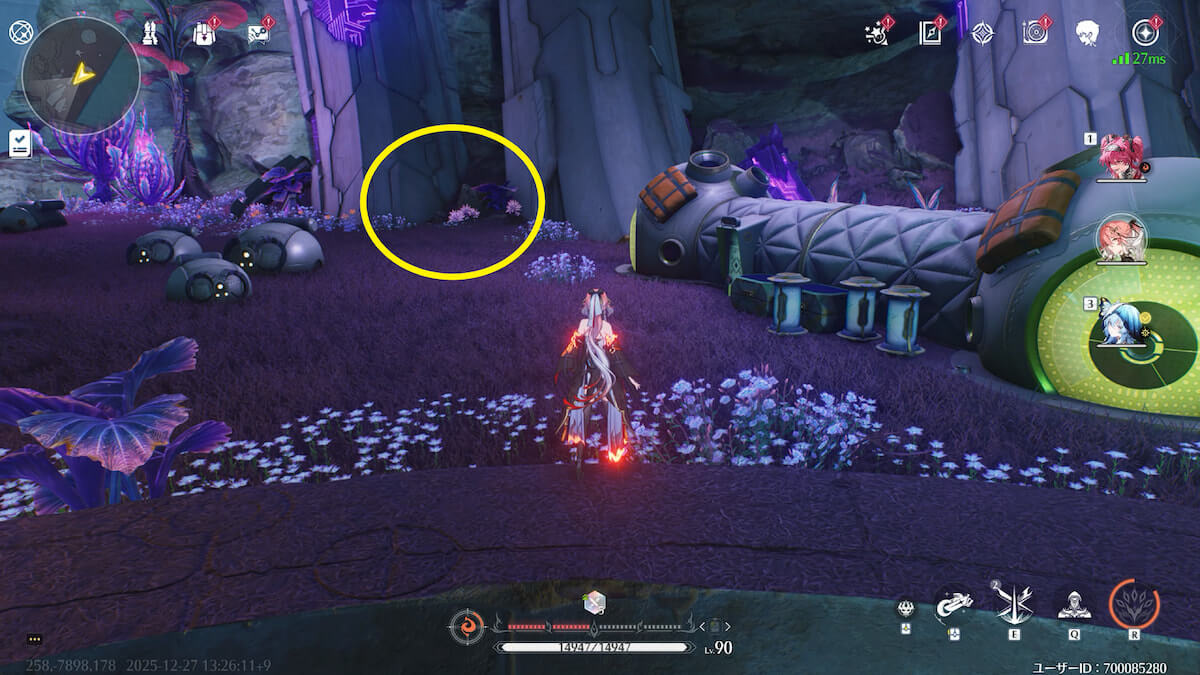This screenshot has height=675, width=1200.
Task: Open the sparkling stars event icon
Action: (x=877, y=33)
